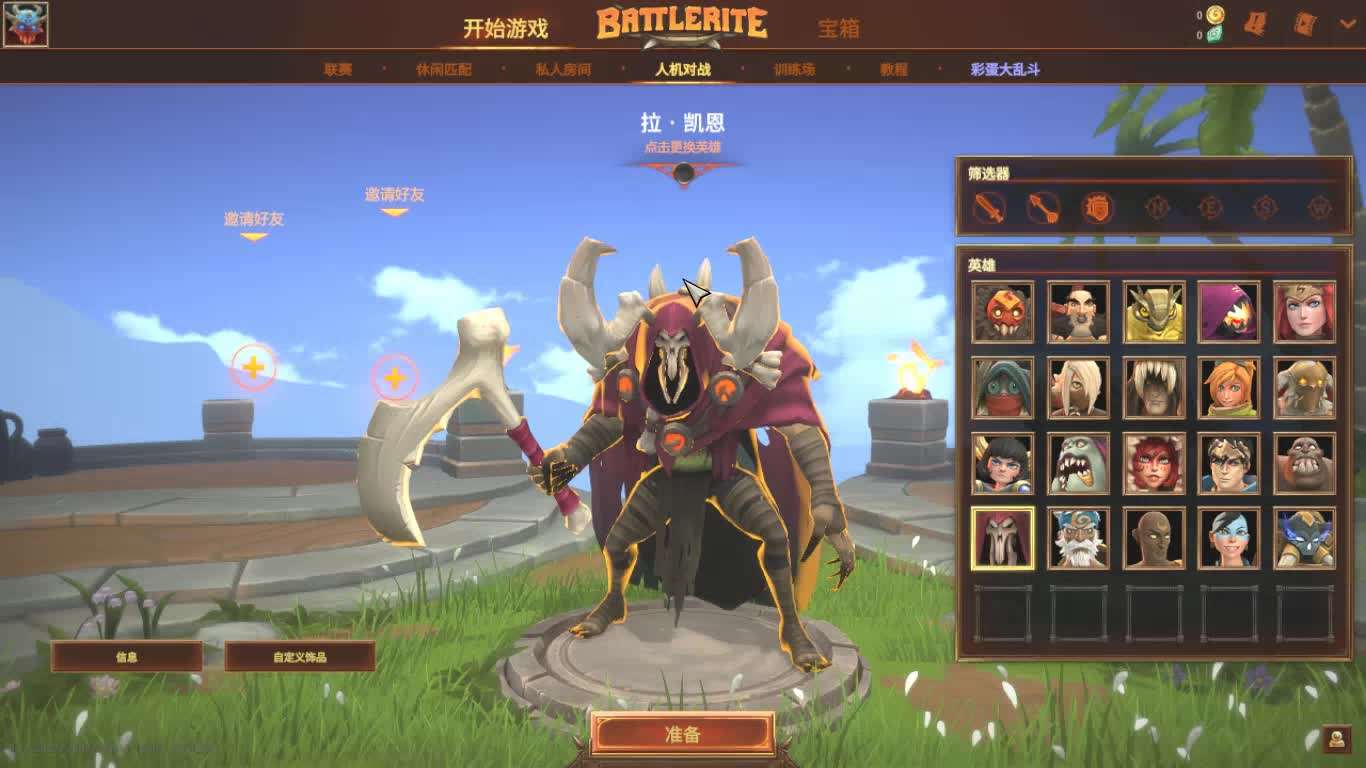Click 点击更换英雄 to change hero
Image resolution: width=1366 pixels, height=768 pixels.
[x=683, y=147]
